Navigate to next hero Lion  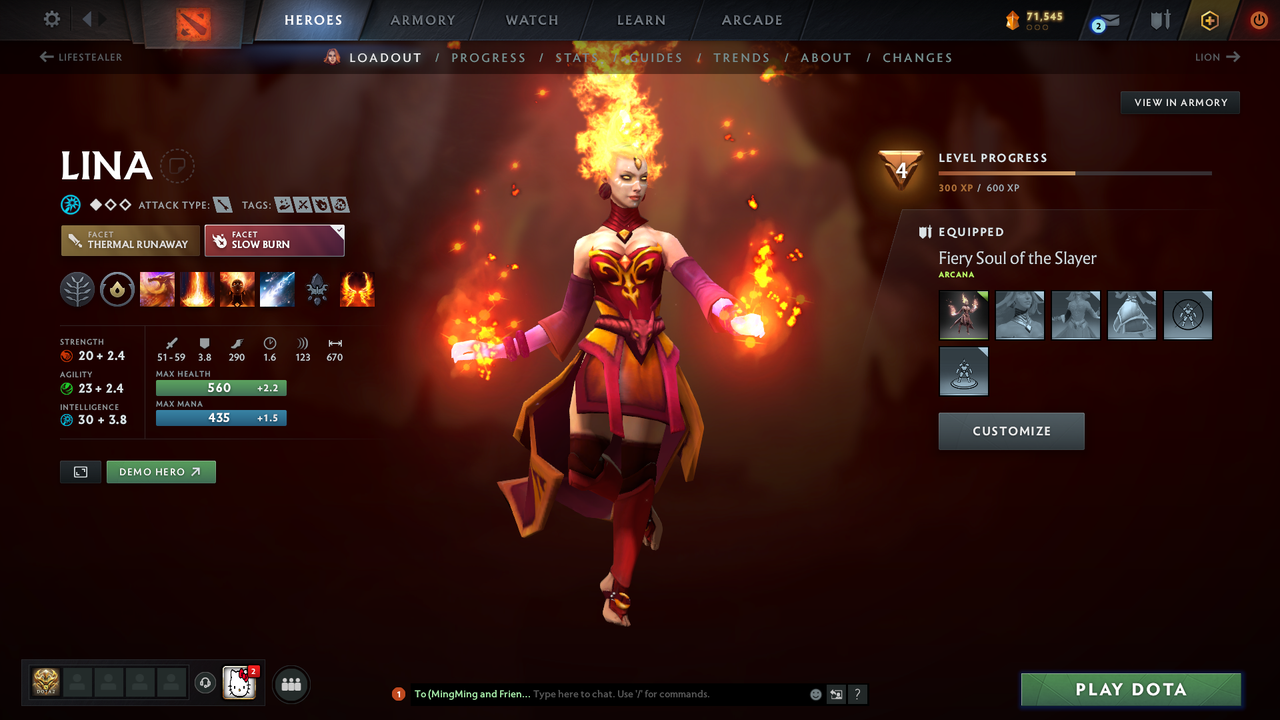click(1216, 57)
